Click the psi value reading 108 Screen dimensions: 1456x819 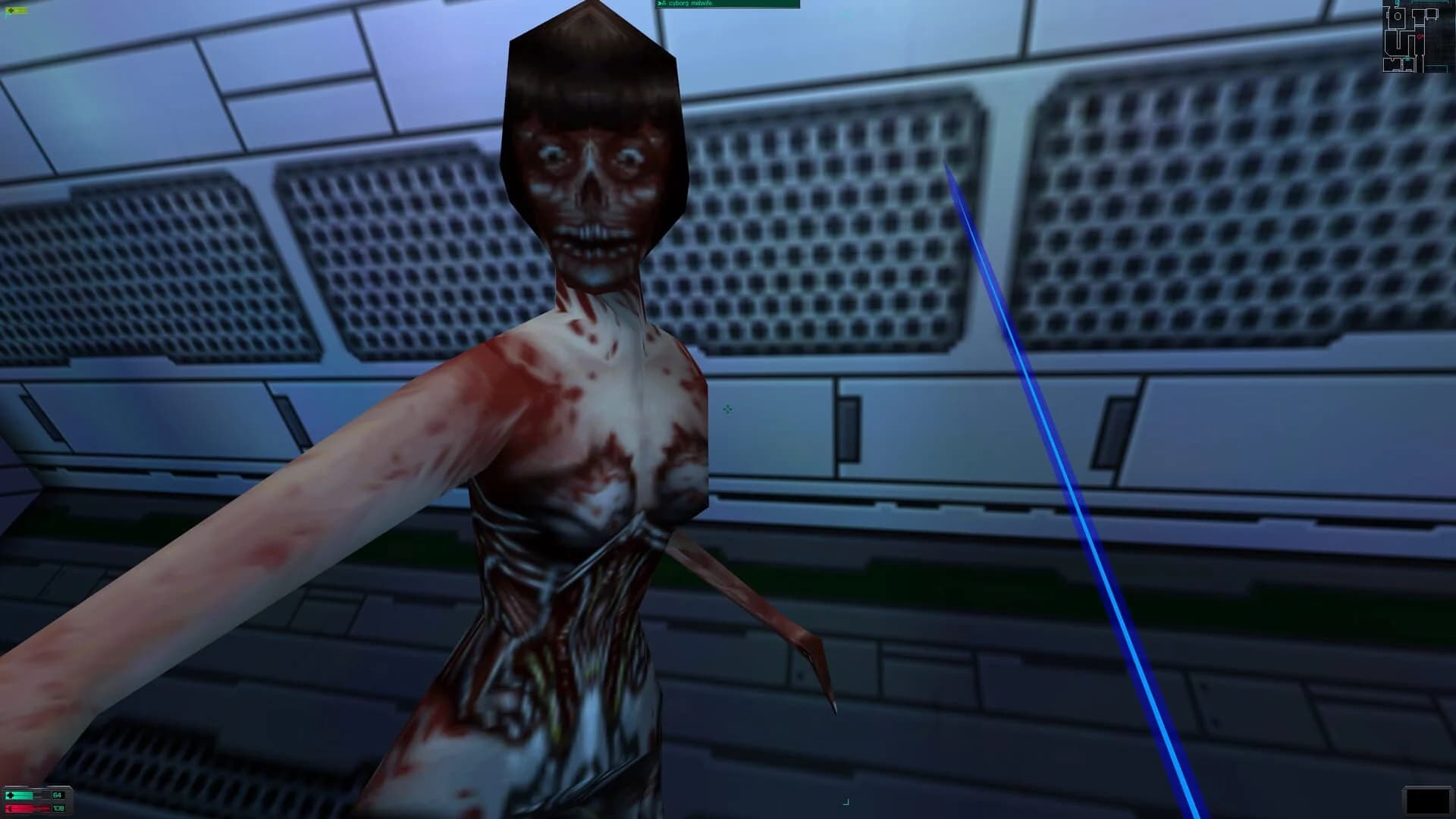click(58, 808)
